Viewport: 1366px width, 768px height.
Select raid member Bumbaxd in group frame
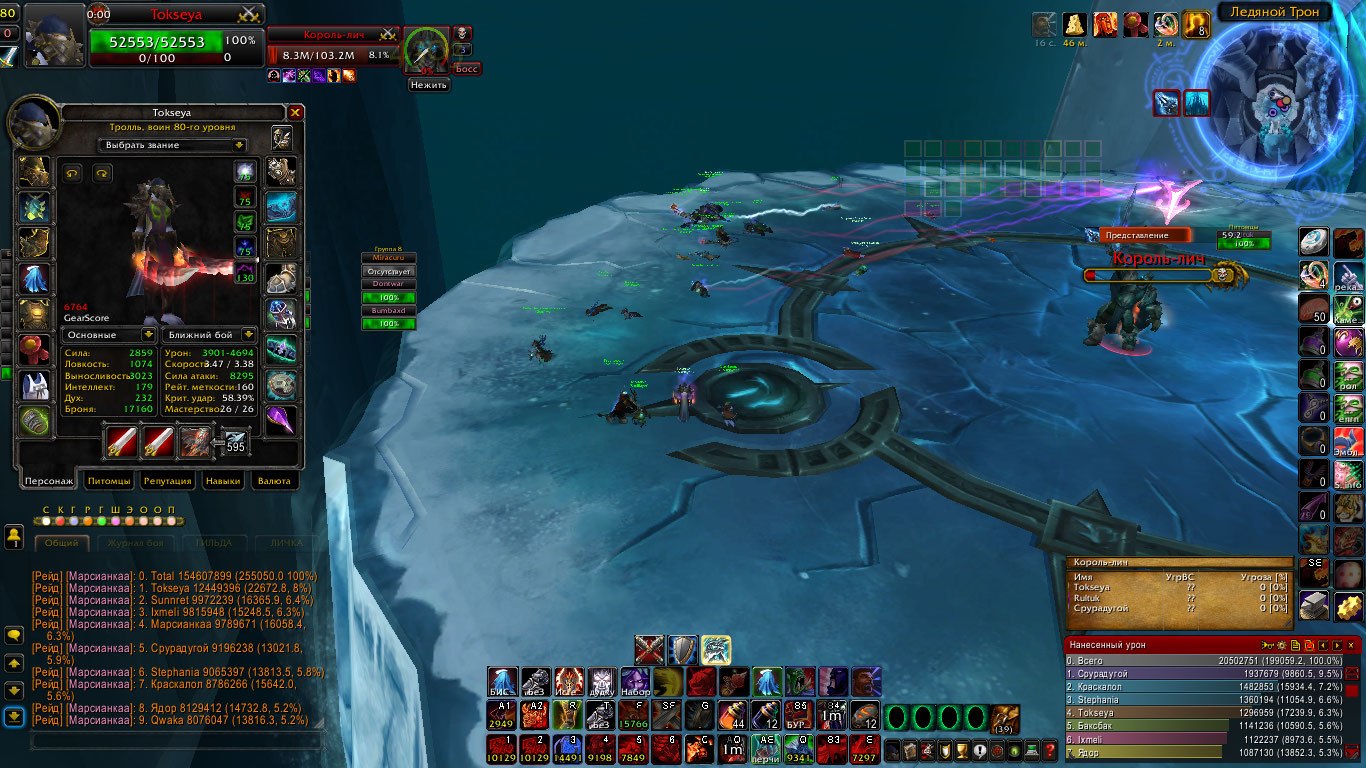click(388, 311)
